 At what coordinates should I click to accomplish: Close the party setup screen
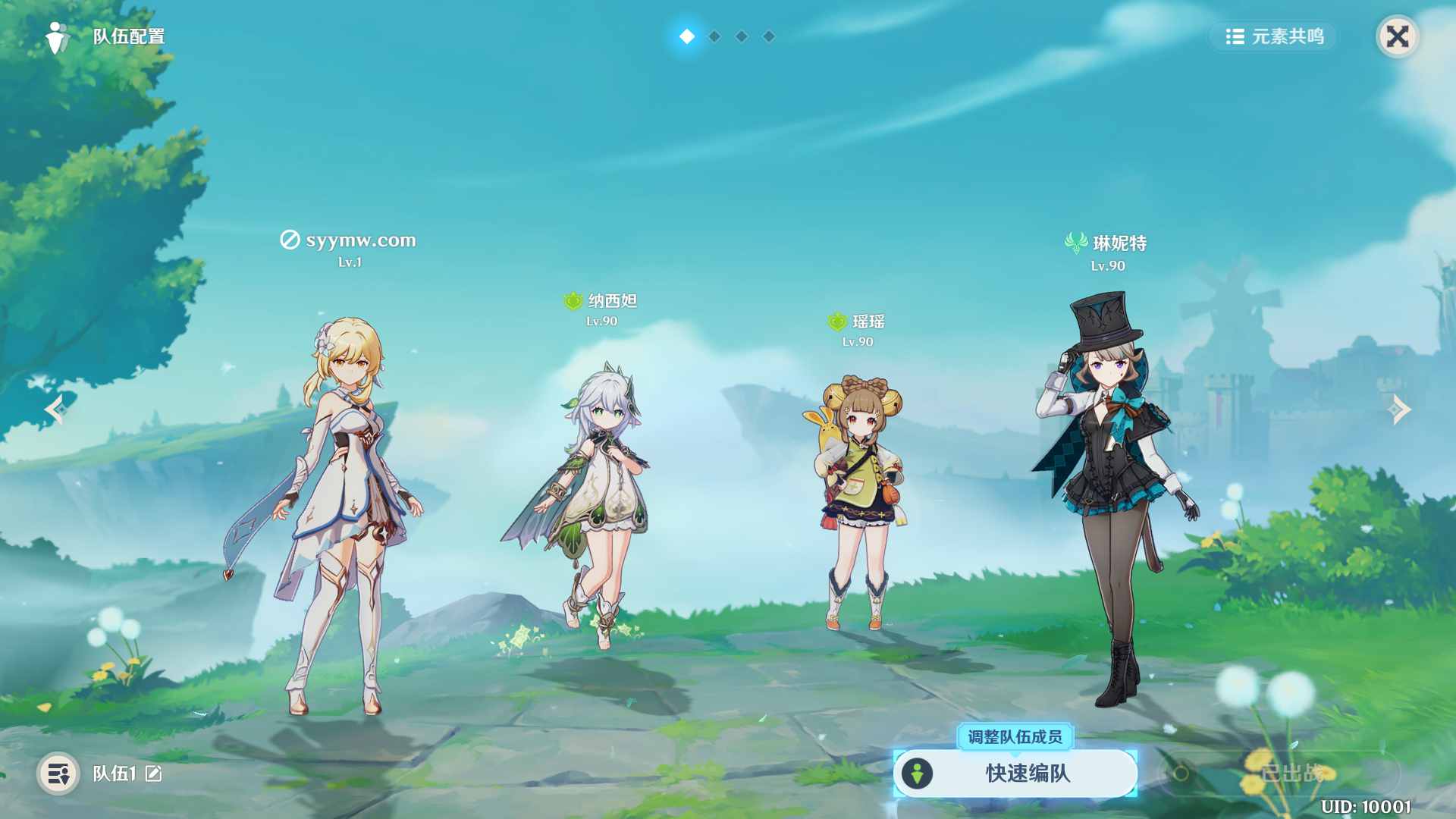1397,36
